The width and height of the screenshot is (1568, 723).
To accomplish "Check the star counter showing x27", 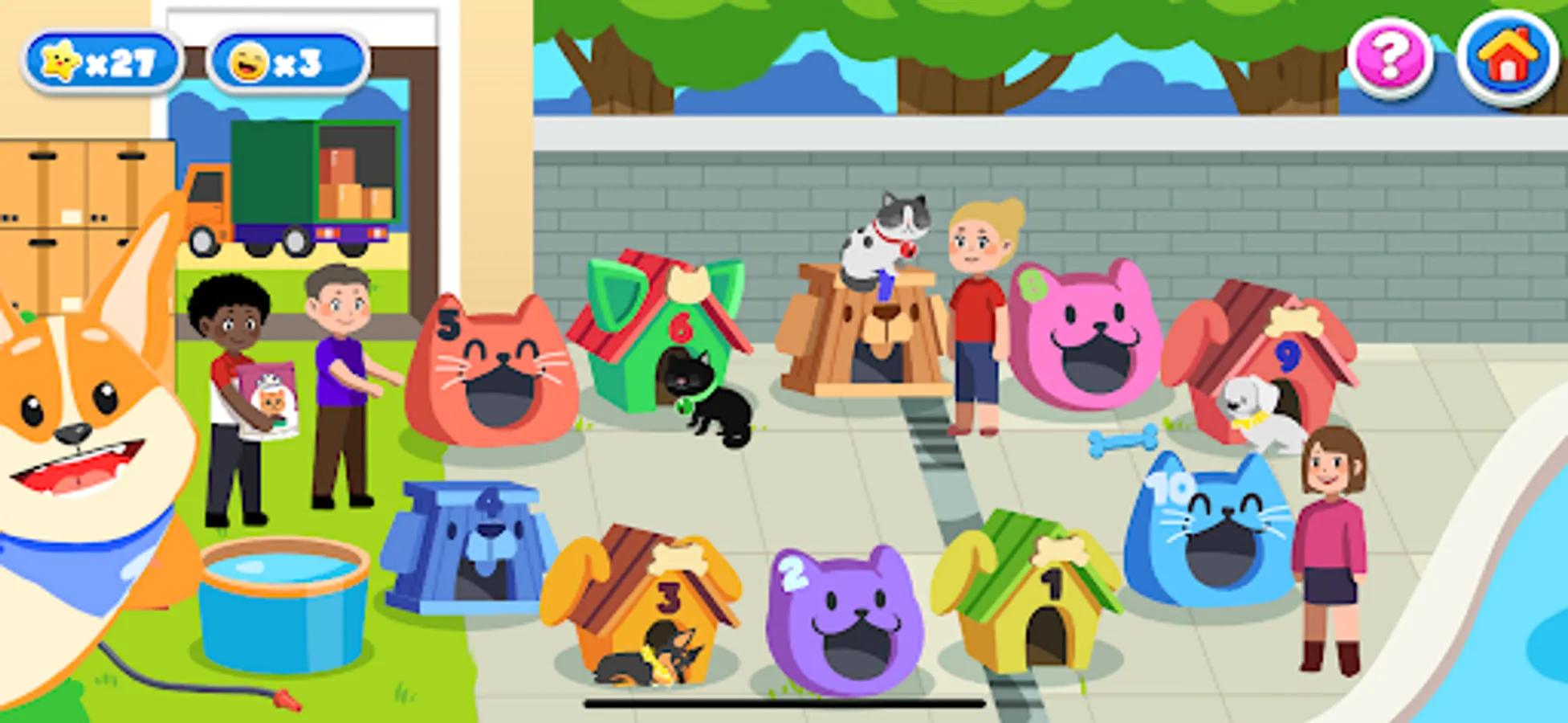I will pos(104,58).
